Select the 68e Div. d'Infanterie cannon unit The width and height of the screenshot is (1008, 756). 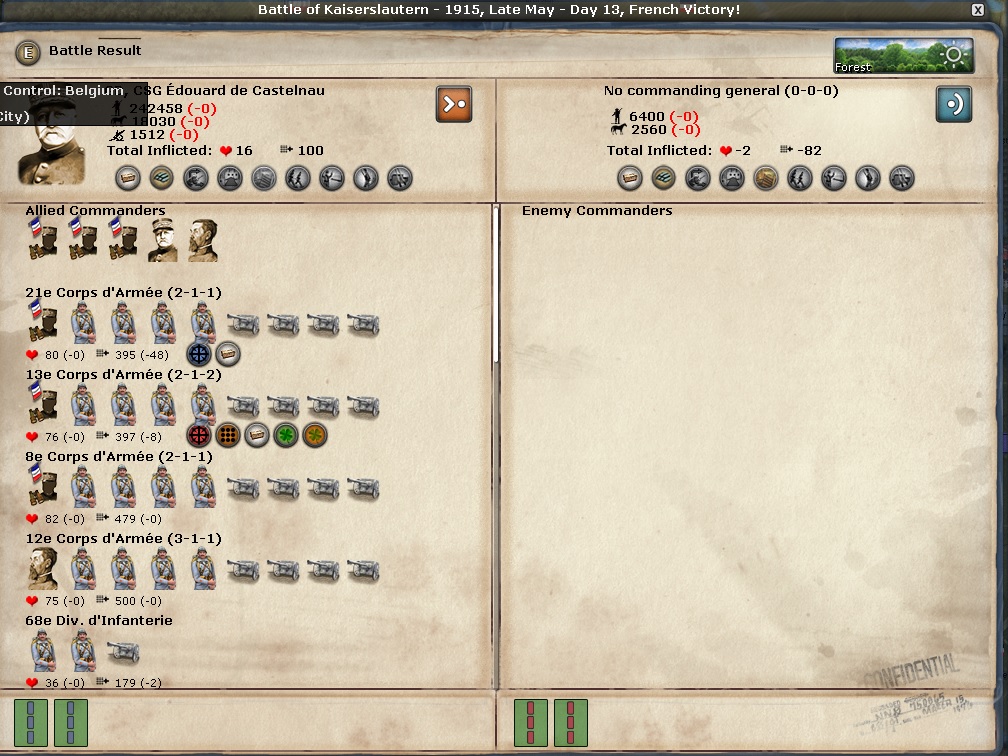pyautogui.click(x=123, y=654)
